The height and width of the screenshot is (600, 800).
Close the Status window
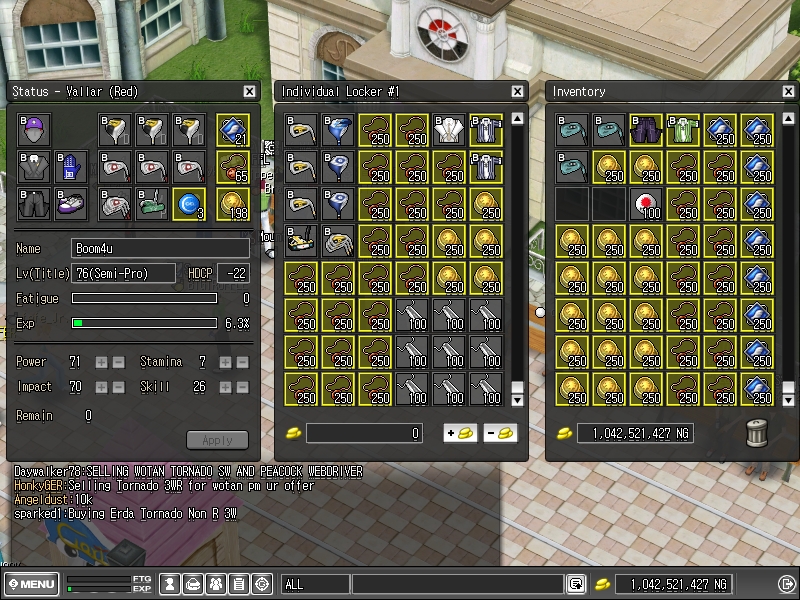[249, 92]
